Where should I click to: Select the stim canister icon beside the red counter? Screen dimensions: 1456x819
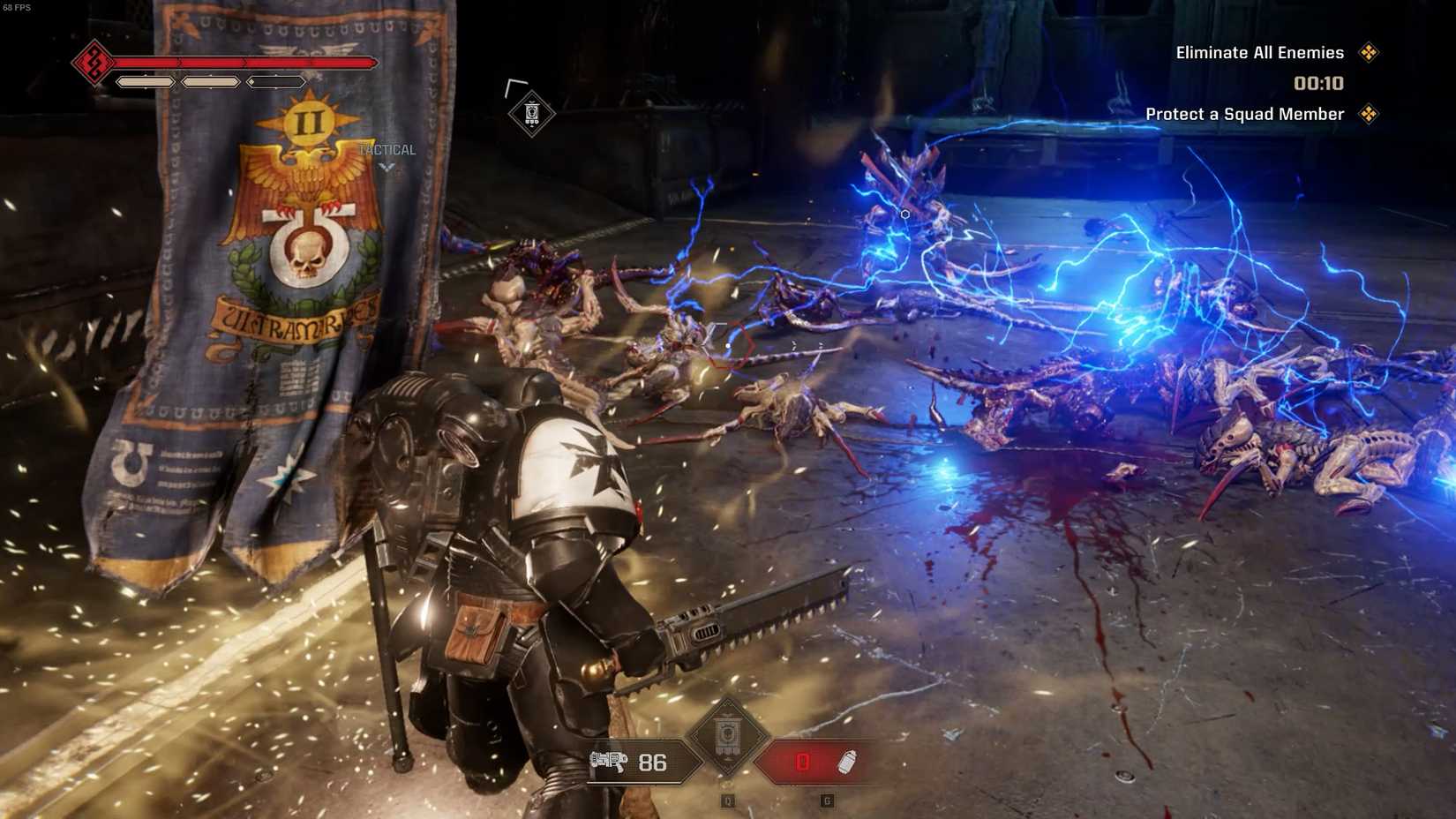point(845,762)
